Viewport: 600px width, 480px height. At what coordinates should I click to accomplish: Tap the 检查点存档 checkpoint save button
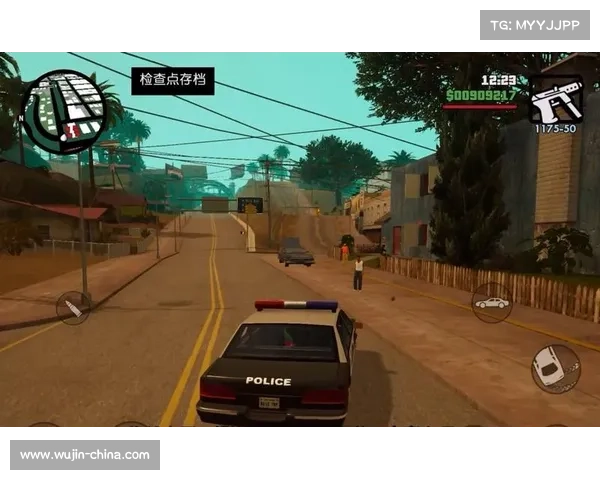(x=173, y=80)
